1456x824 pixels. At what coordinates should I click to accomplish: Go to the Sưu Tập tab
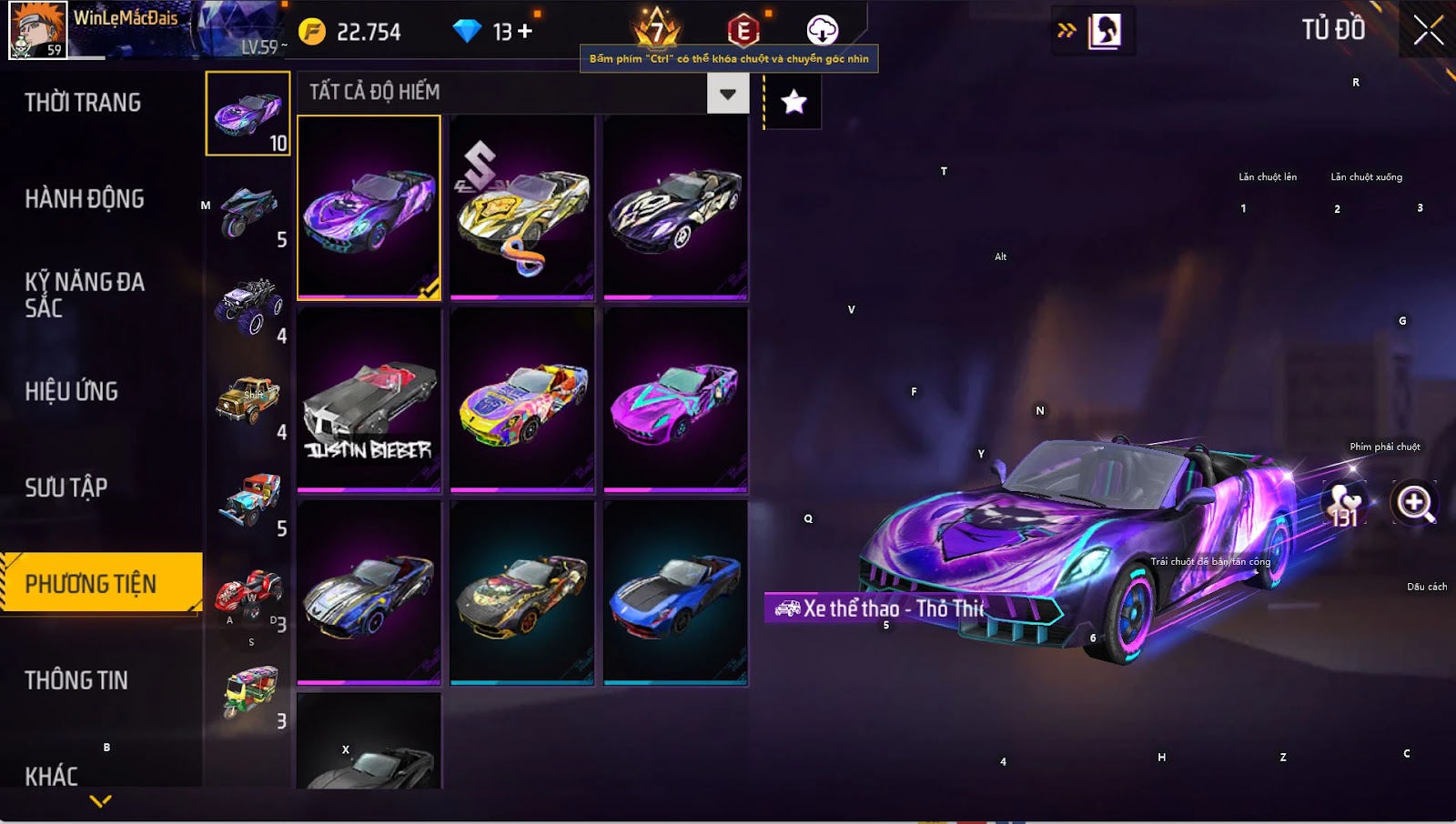tap(66, 488)
